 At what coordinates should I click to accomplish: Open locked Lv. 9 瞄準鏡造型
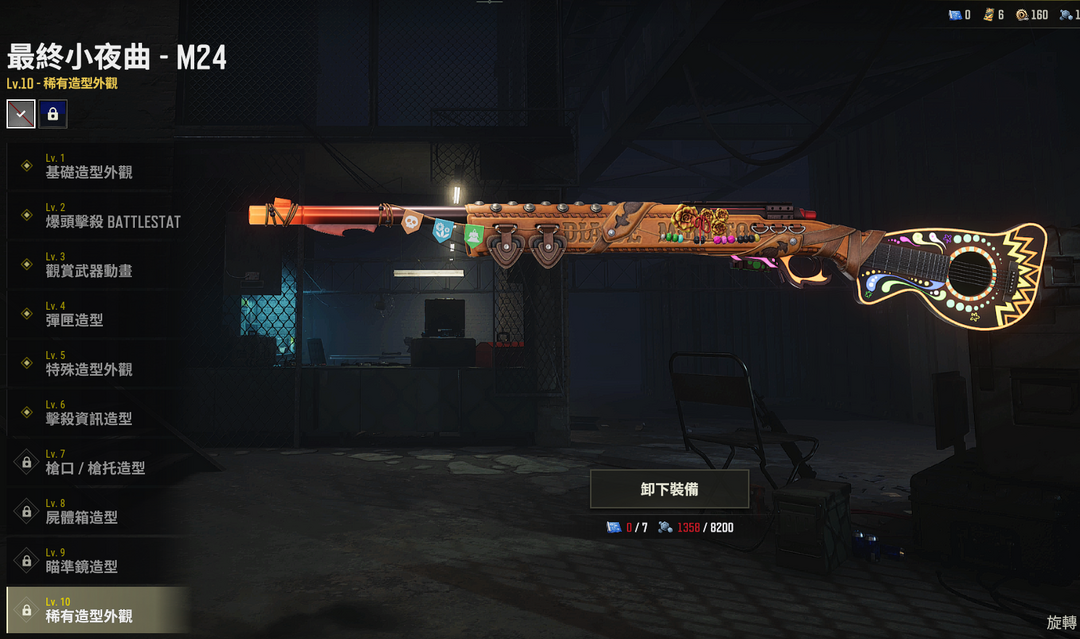point(95,560)
